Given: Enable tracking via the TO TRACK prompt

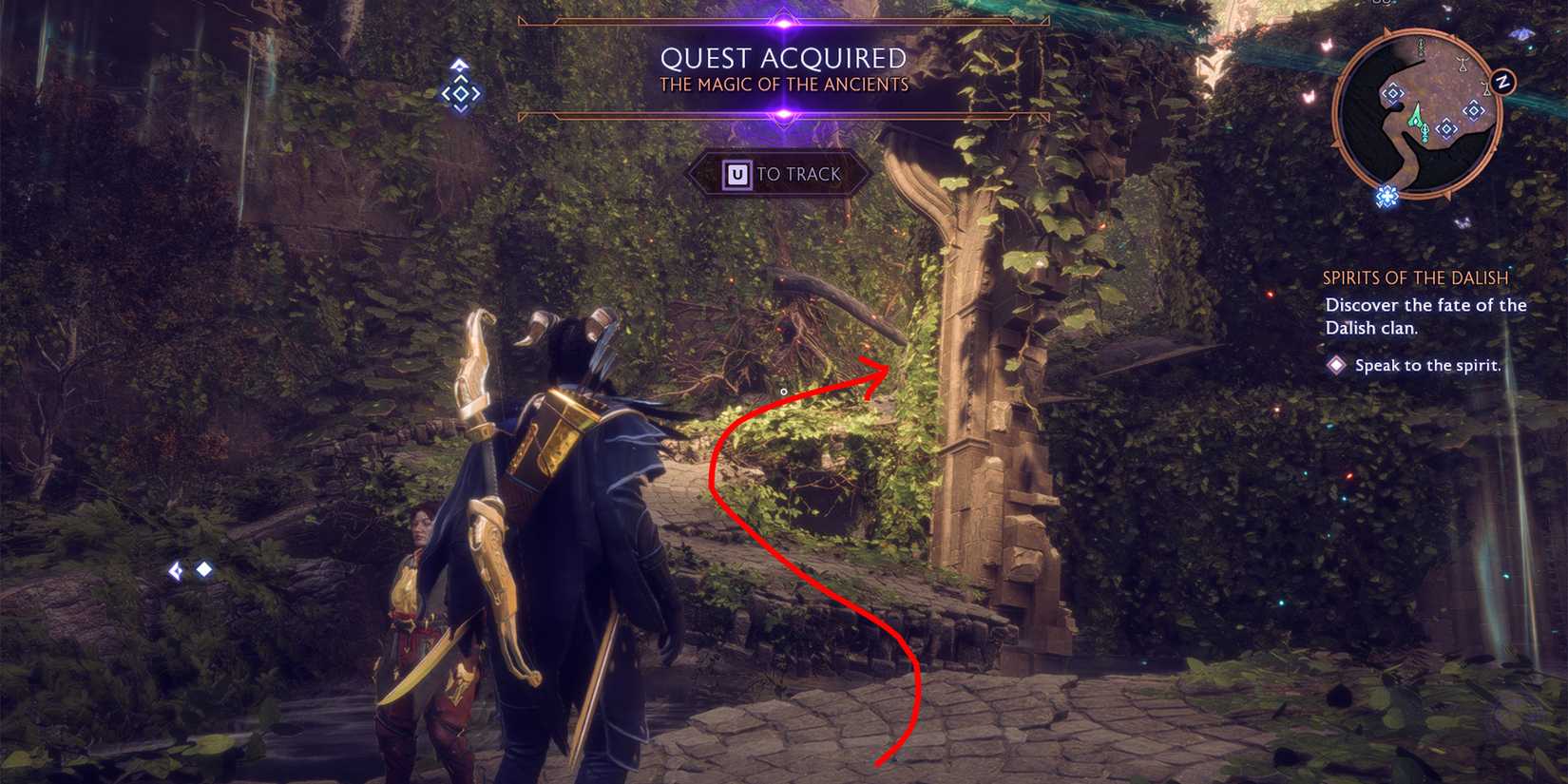Looking at the screenshot, I should pos(781,174).
